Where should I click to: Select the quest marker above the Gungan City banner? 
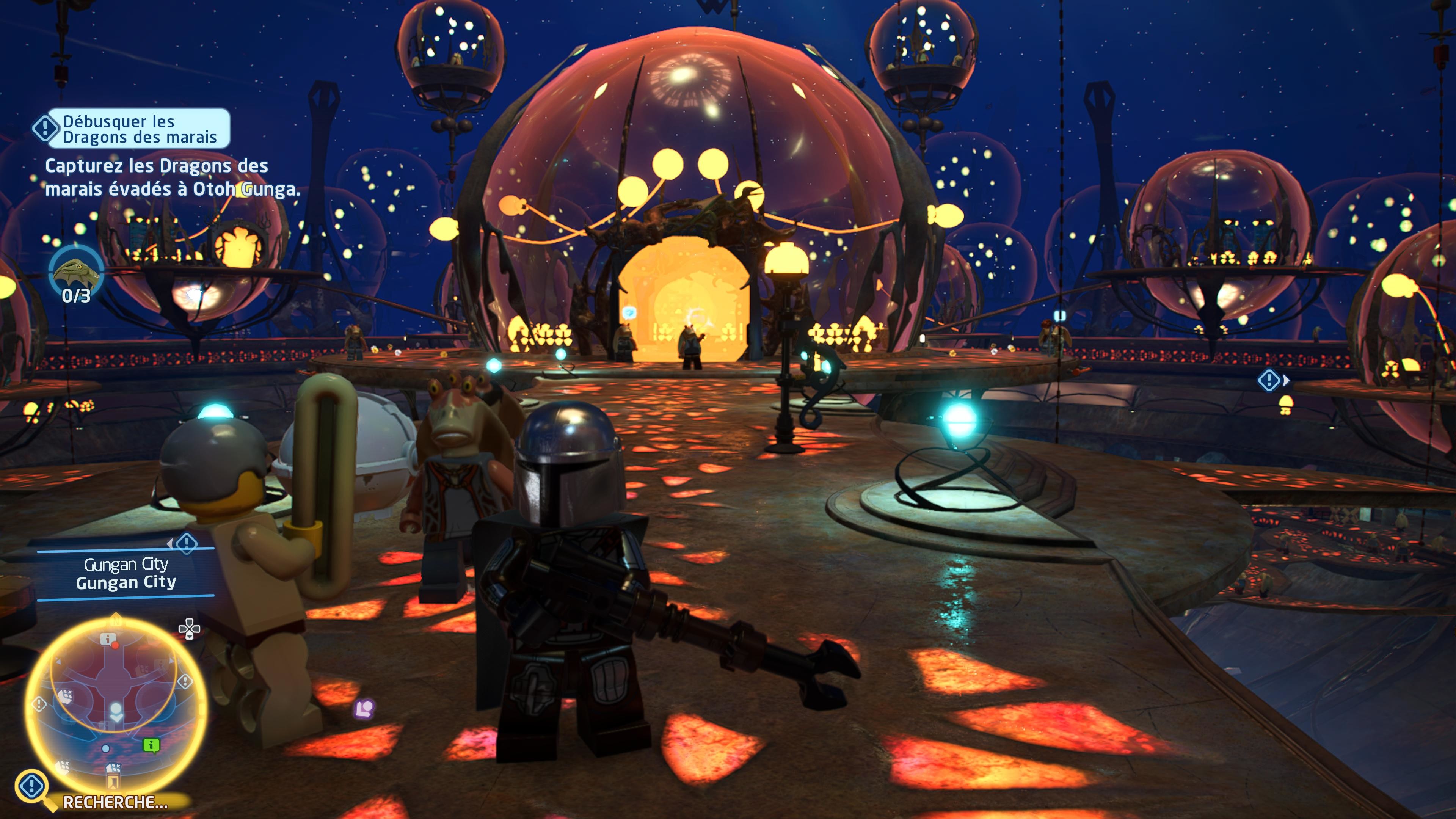(186, 543)
